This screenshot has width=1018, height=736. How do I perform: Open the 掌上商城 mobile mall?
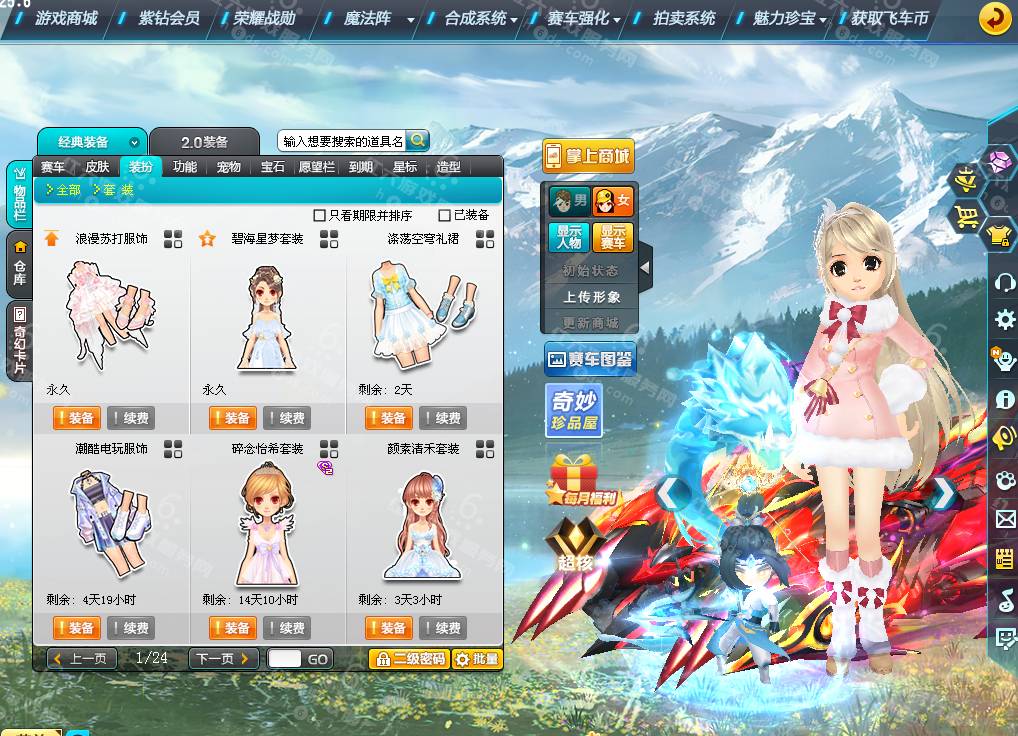coord(588,156)
